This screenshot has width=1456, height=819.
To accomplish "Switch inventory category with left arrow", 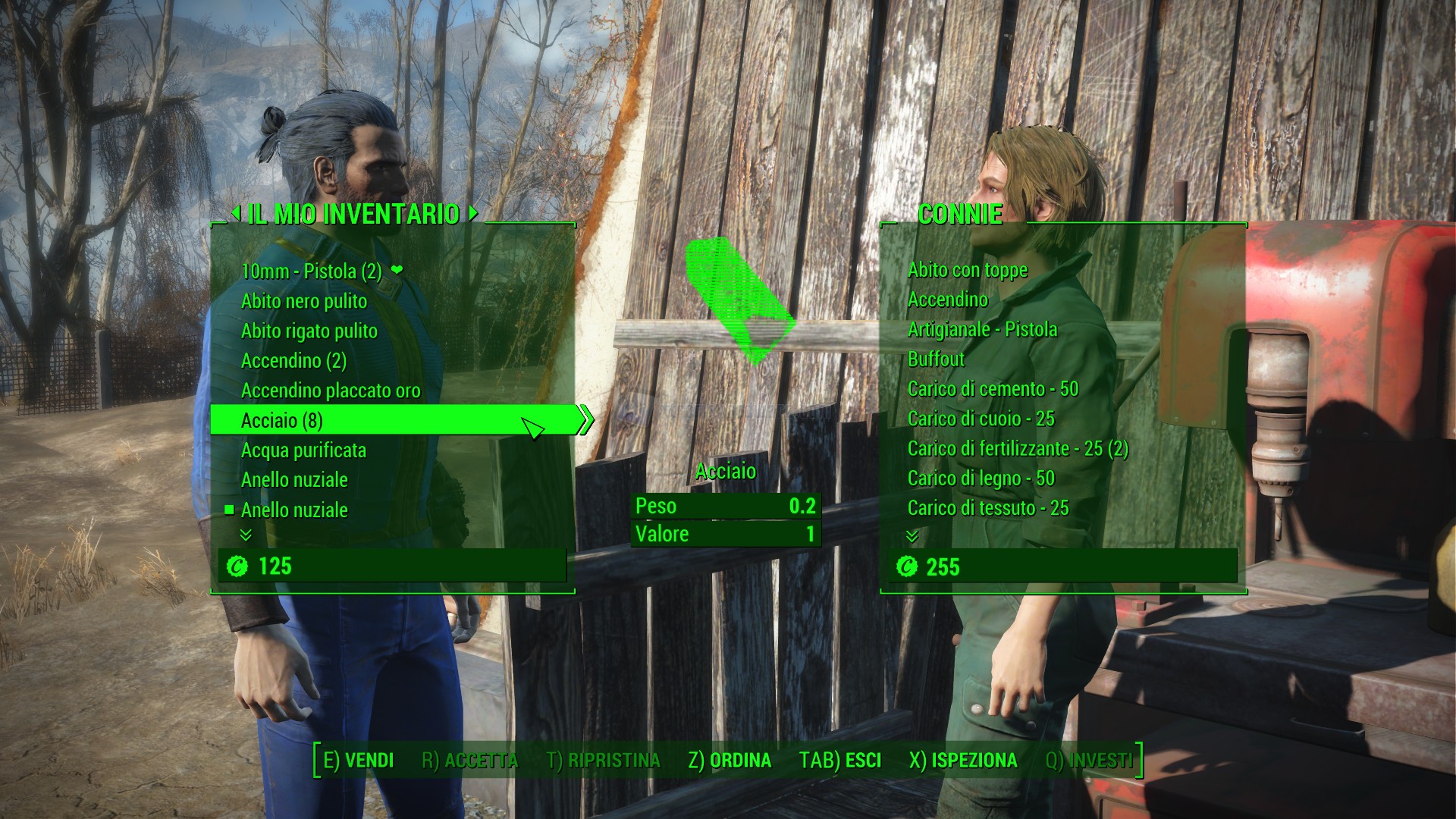I will tap(236, 214).
